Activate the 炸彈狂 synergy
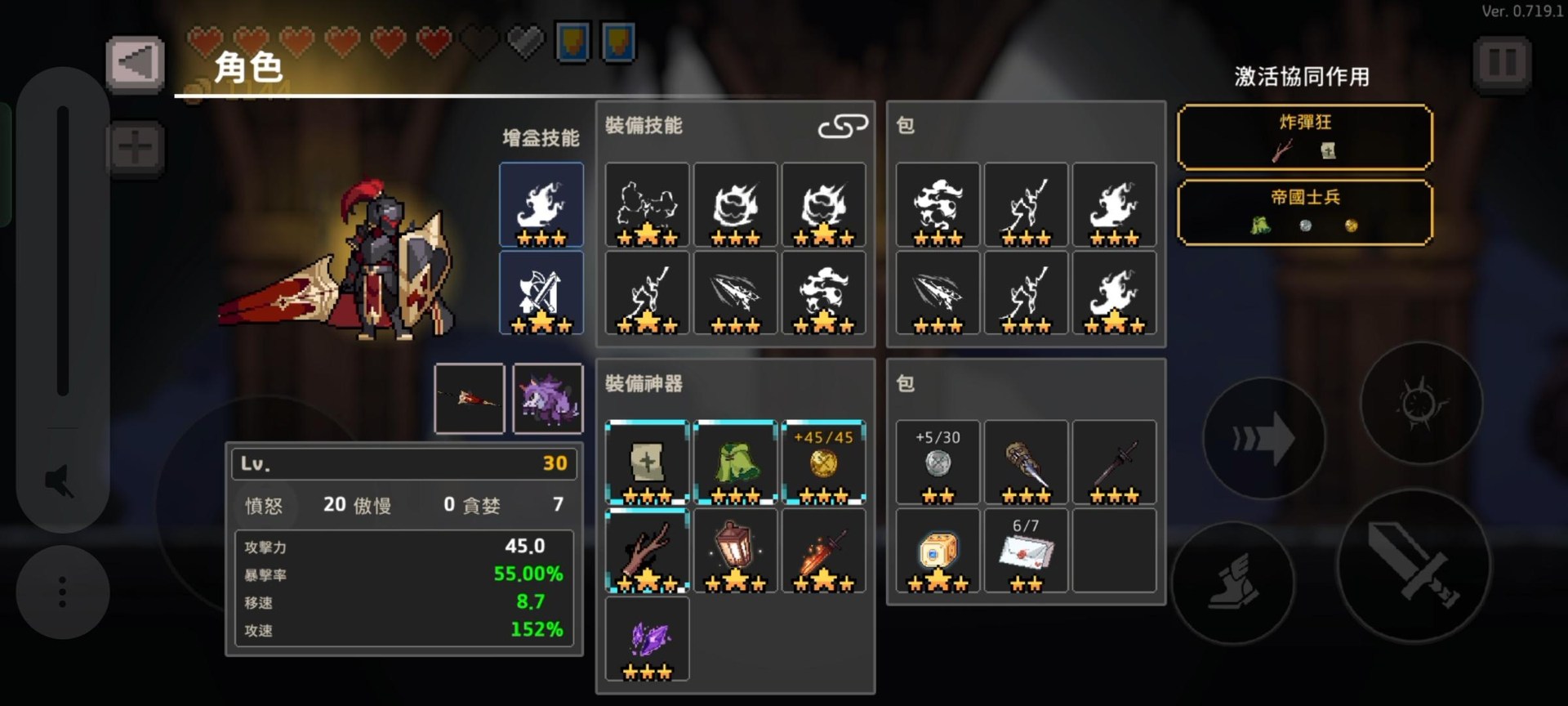 pos(1303,139)
